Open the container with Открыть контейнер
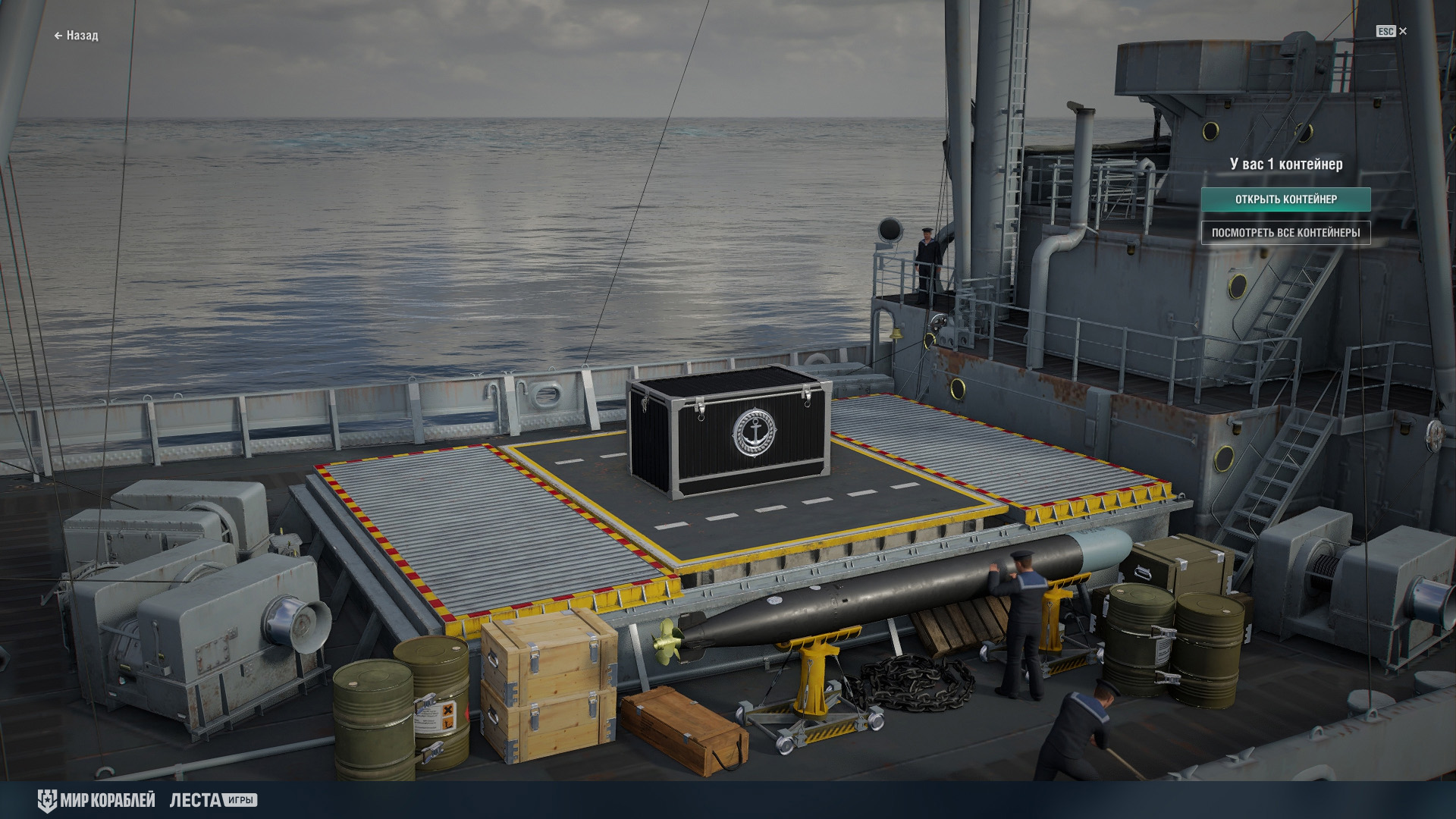The width and height of the screenshot is (1456, 819). pyautogui.click(x=1285, y=199)
